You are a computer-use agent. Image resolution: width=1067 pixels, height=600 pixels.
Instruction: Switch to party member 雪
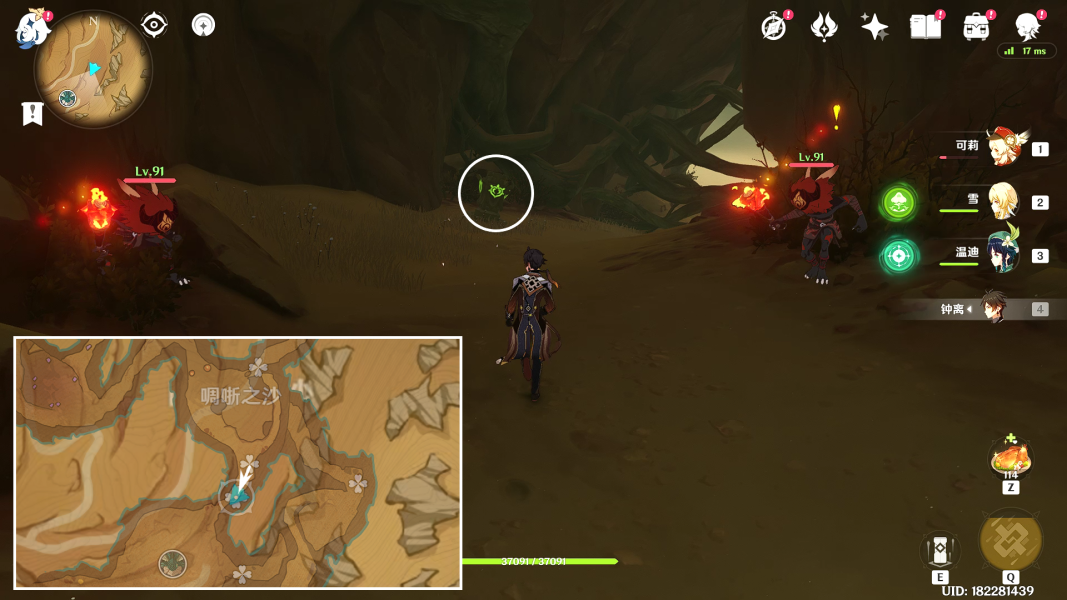1003,201
